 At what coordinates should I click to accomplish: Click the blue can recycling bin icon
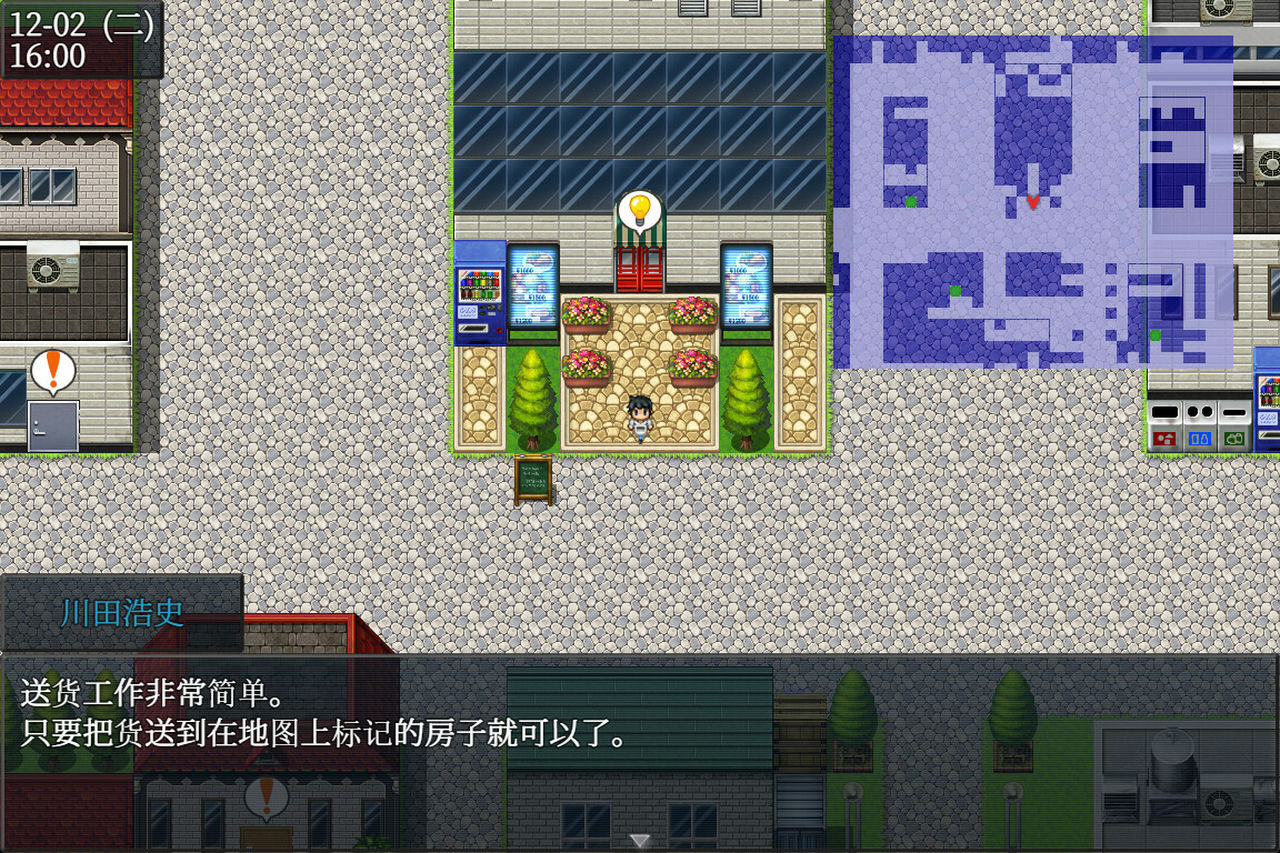pos(1200,438)
